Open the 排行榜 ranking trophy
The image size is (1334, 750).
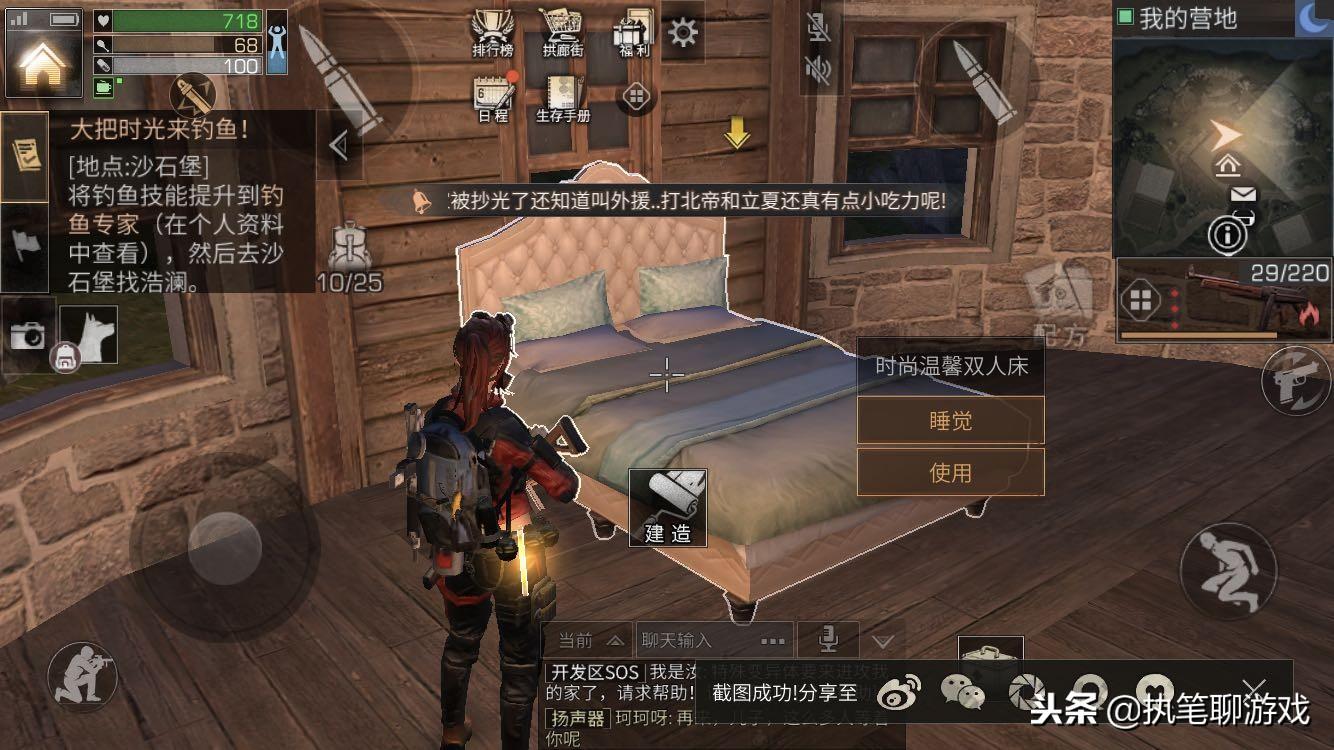492,33
